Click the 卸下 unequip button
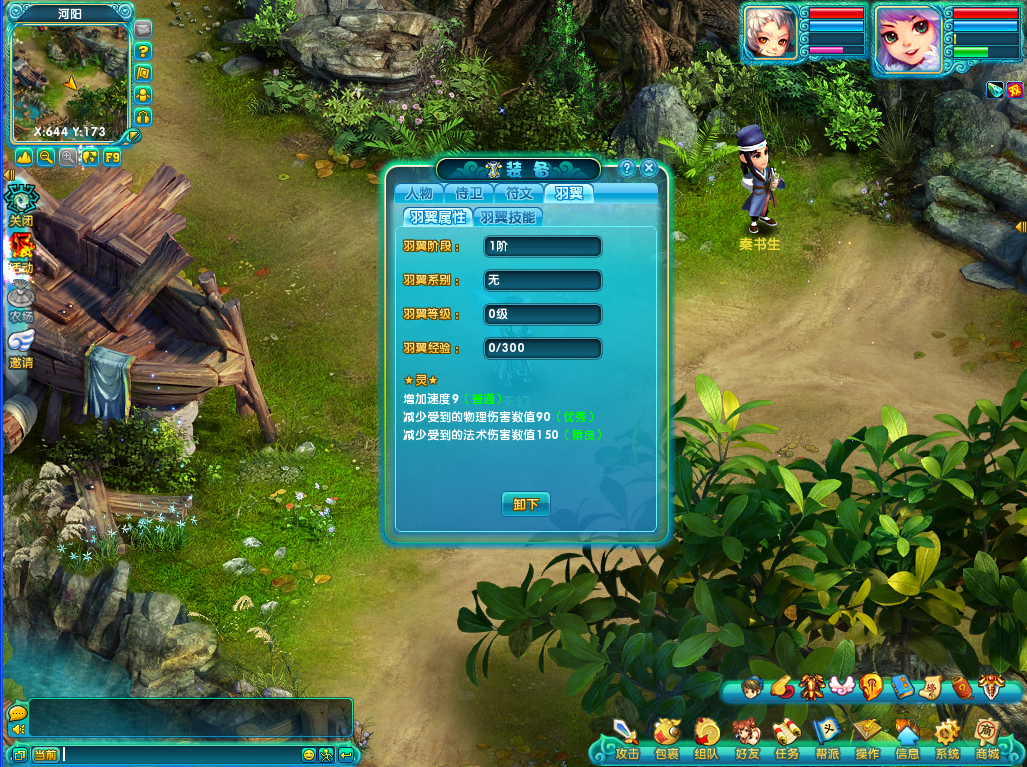Image resolution: width=1027 pixels, height=767 pixels. [525, 504]
